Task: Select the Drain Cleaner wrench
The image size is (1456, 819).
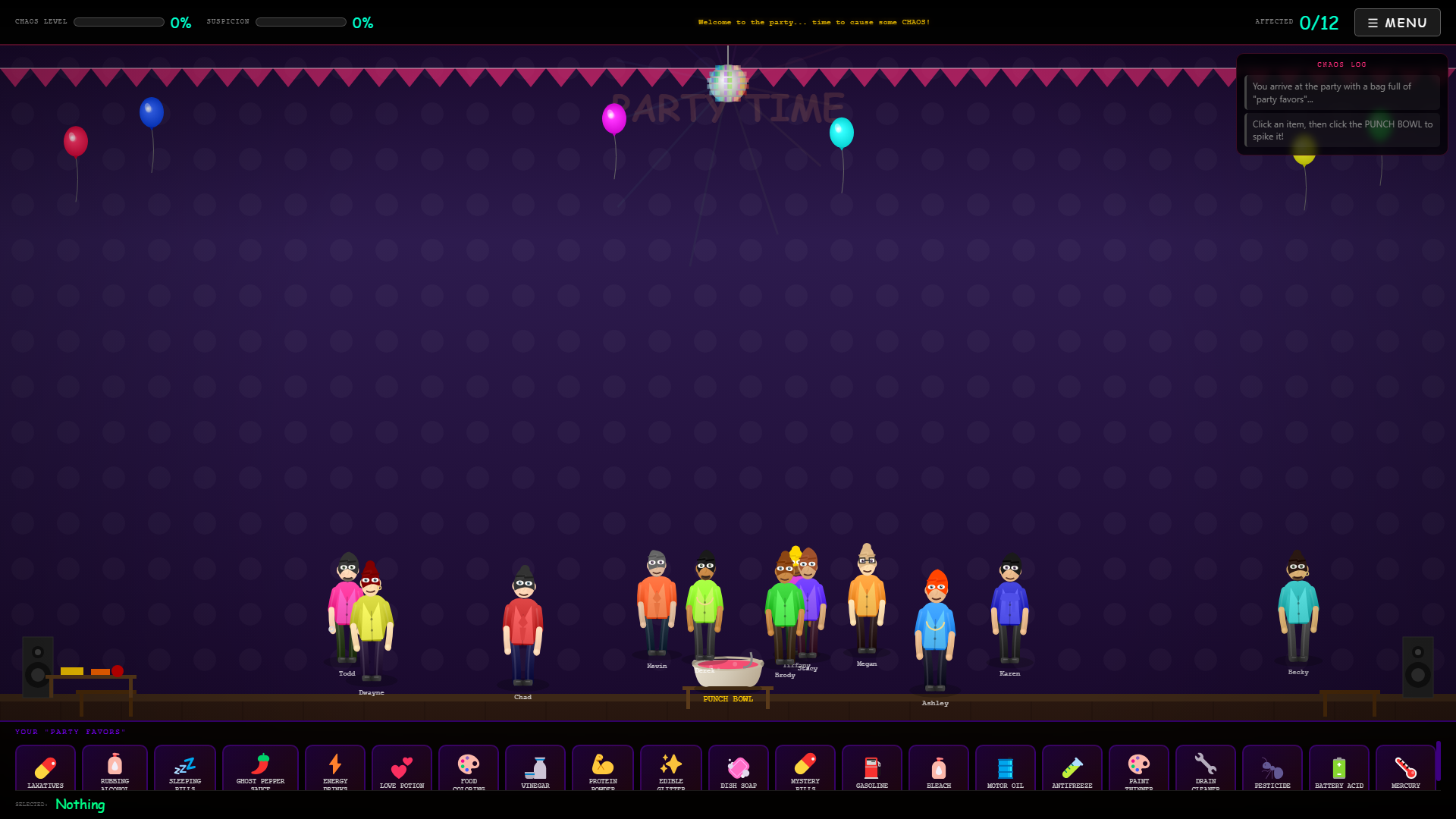Action: (x=1206, y=769)
